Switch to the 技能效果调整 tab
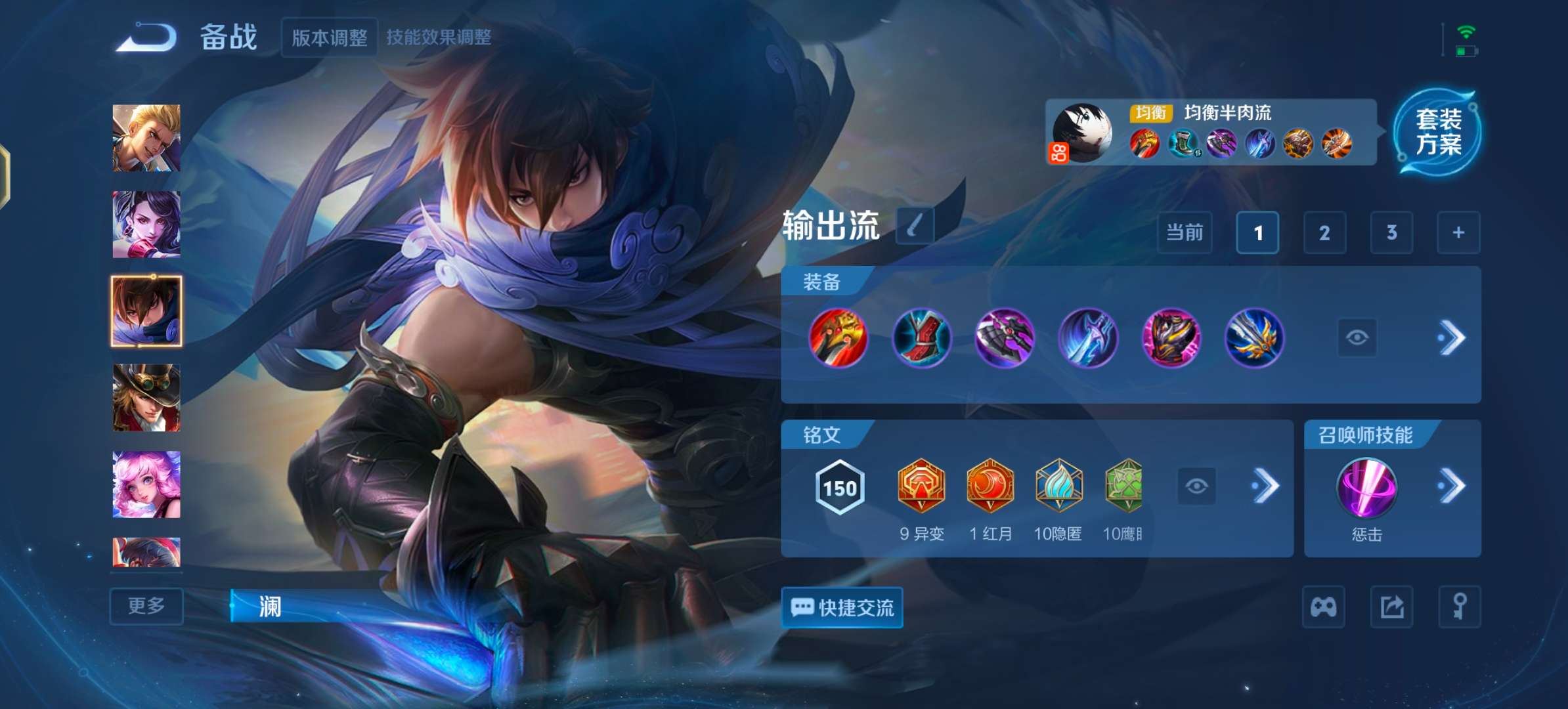This screenshot has height=709, width=1568. 441,38
